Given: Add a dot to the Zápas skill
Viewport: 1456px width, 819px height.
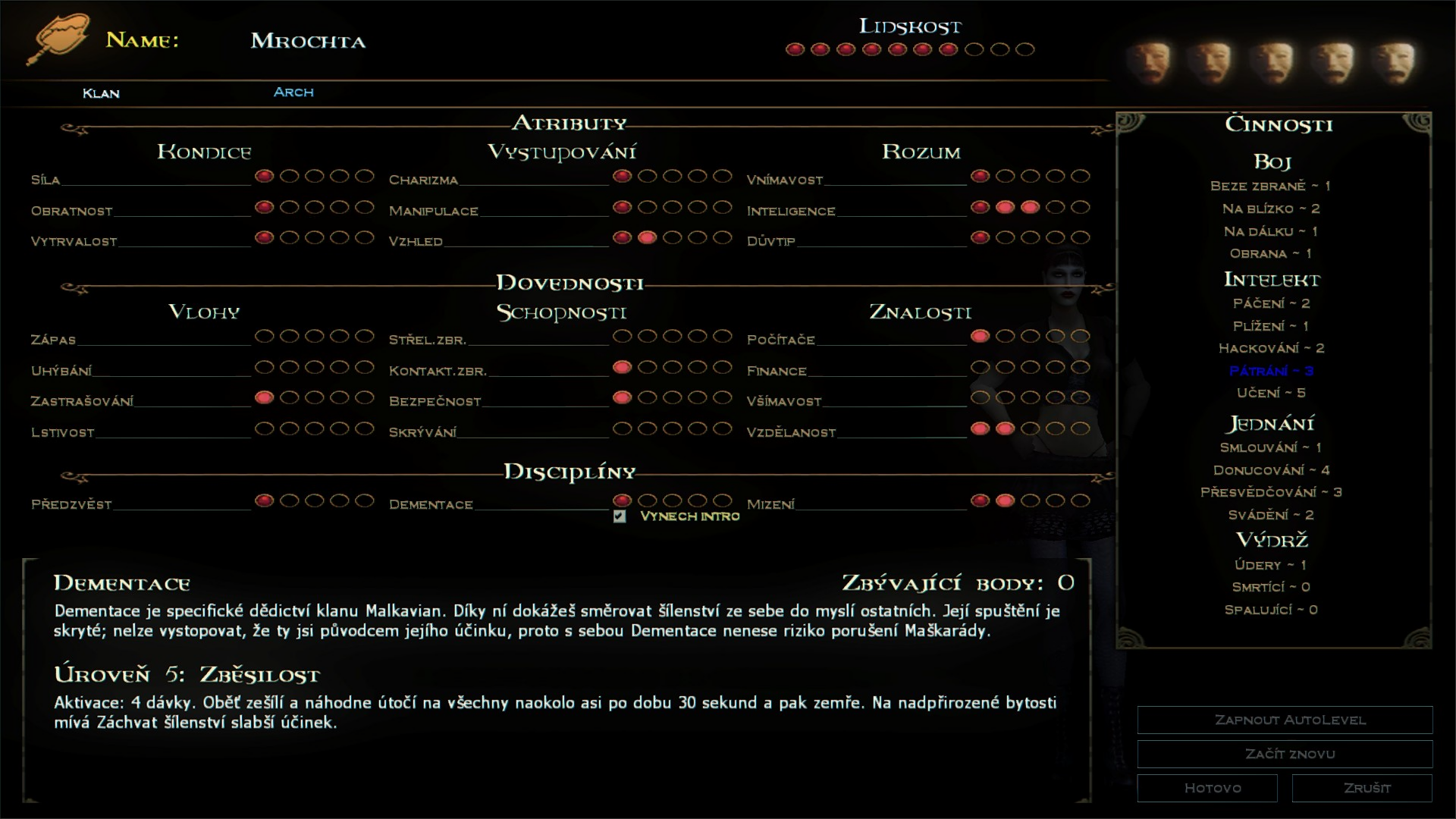Looking at the screenshot, I should tap(265, 335).
